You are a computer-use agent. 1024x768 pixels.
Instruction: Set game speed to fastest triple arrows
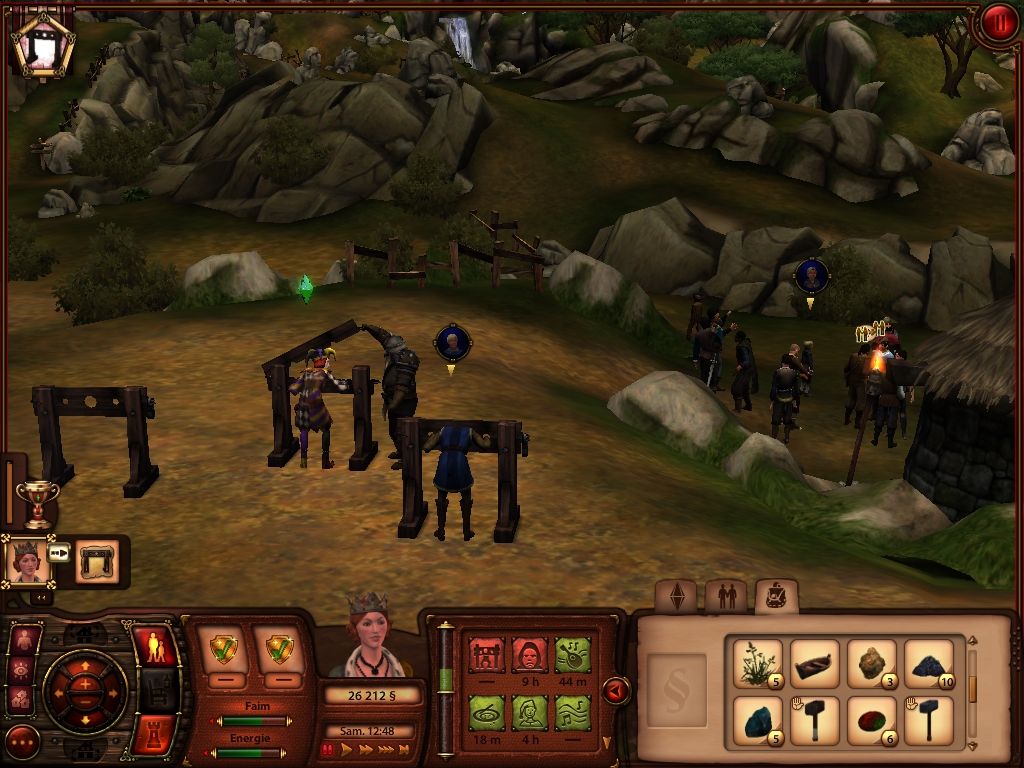pos(383,748)
